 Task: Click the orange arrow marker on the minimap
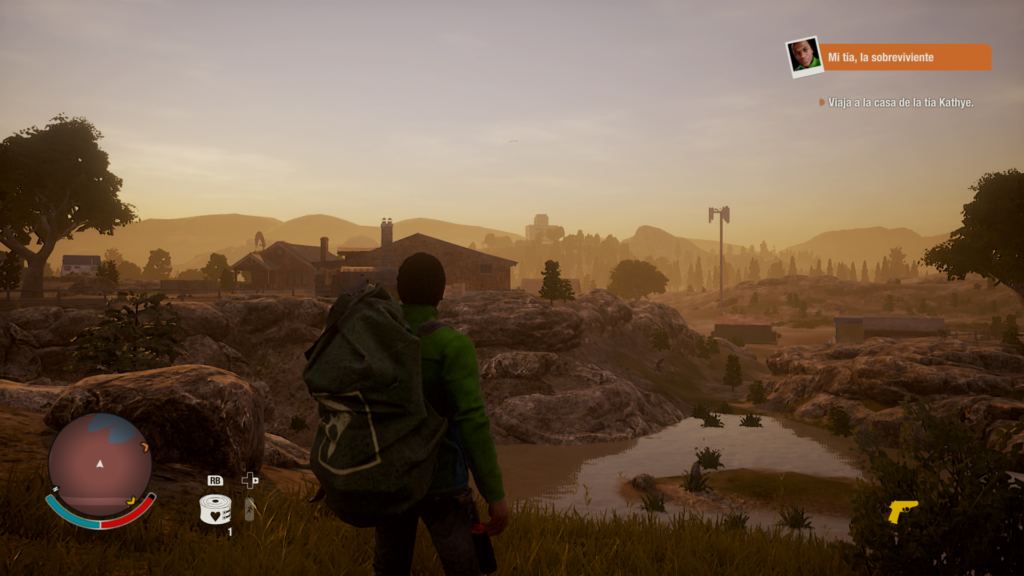(144, 447)
